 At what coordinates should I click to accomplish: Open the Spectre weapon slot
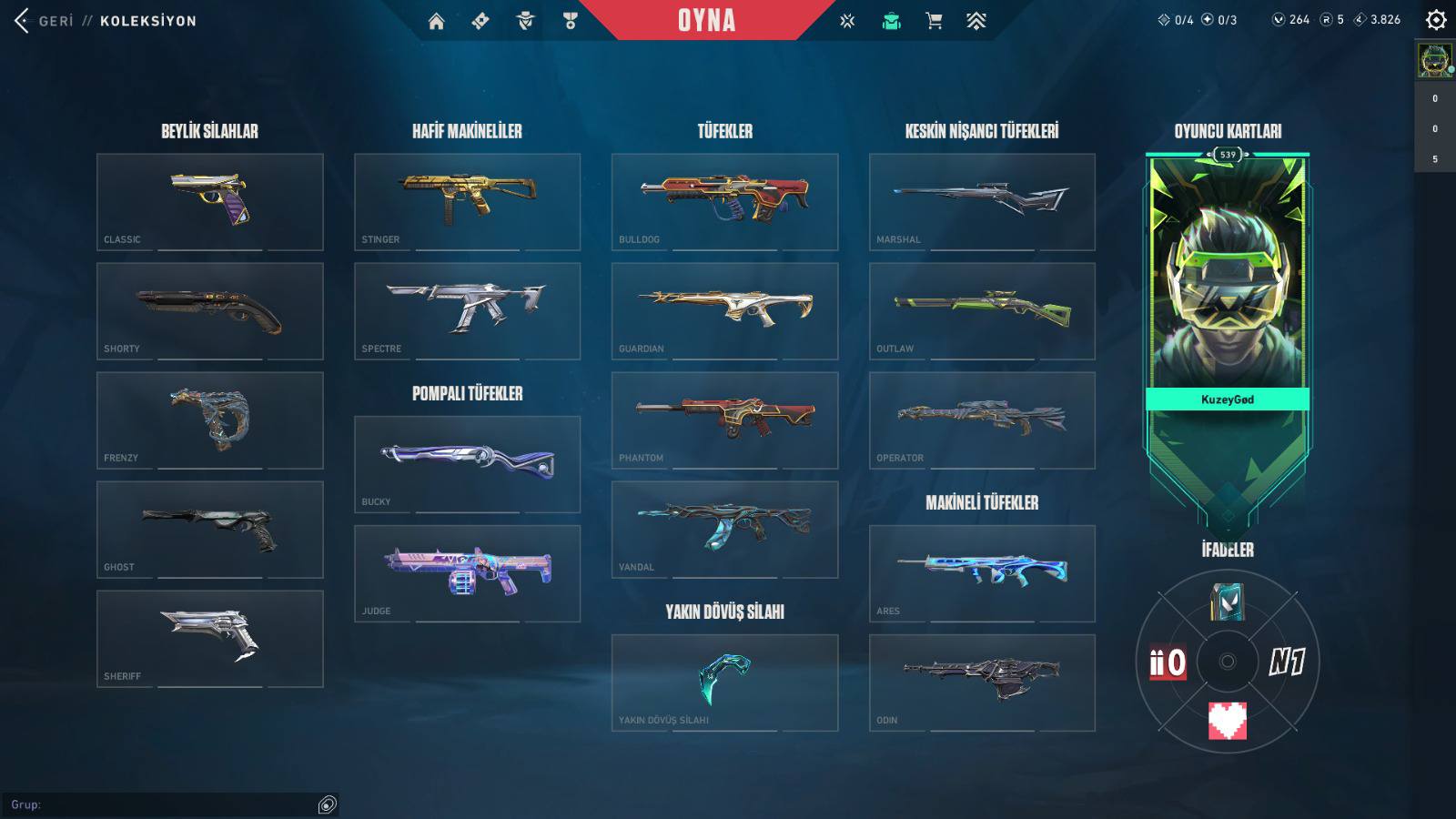467,310
